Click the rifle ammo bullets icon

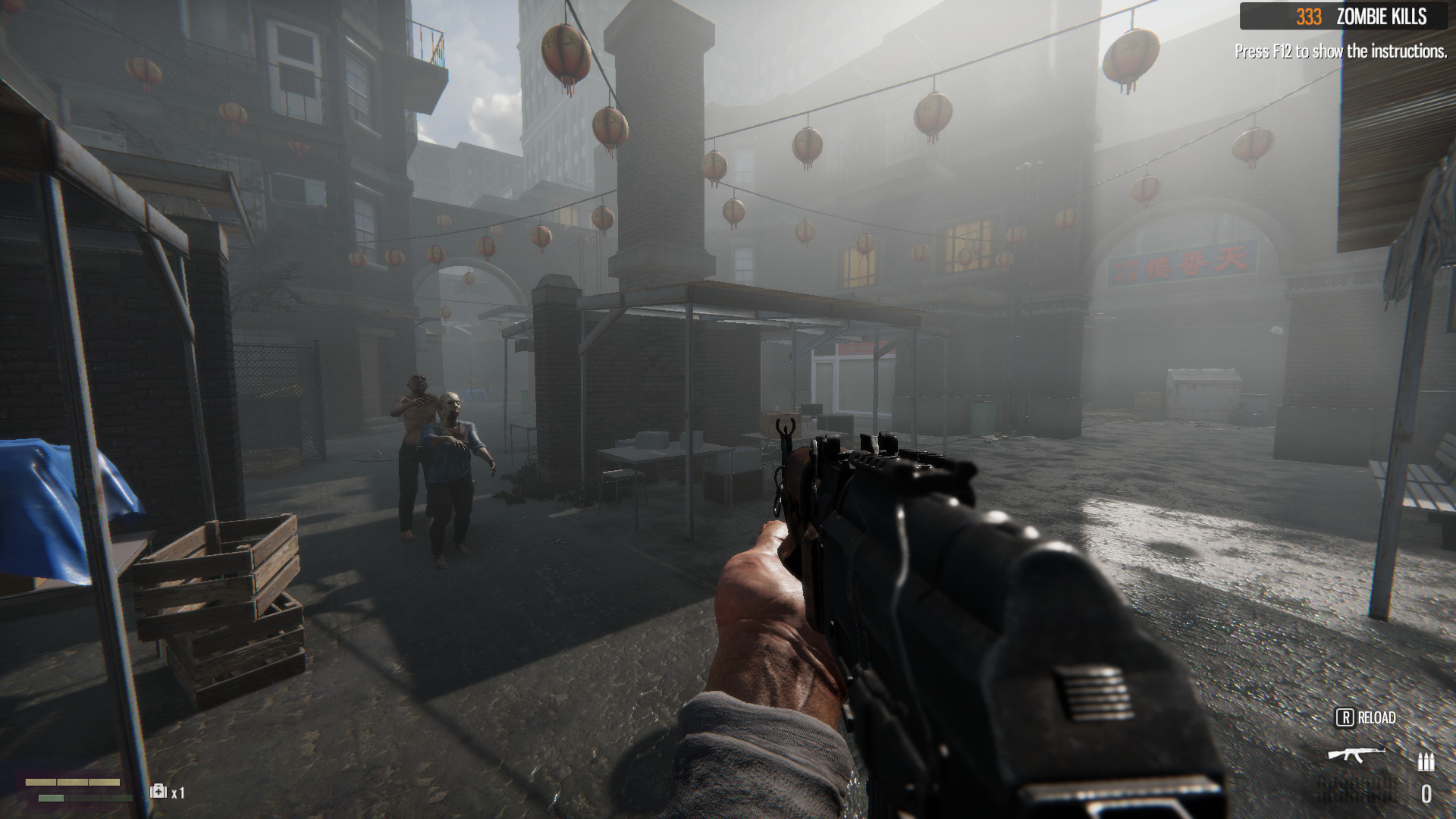coord(1426,762)
